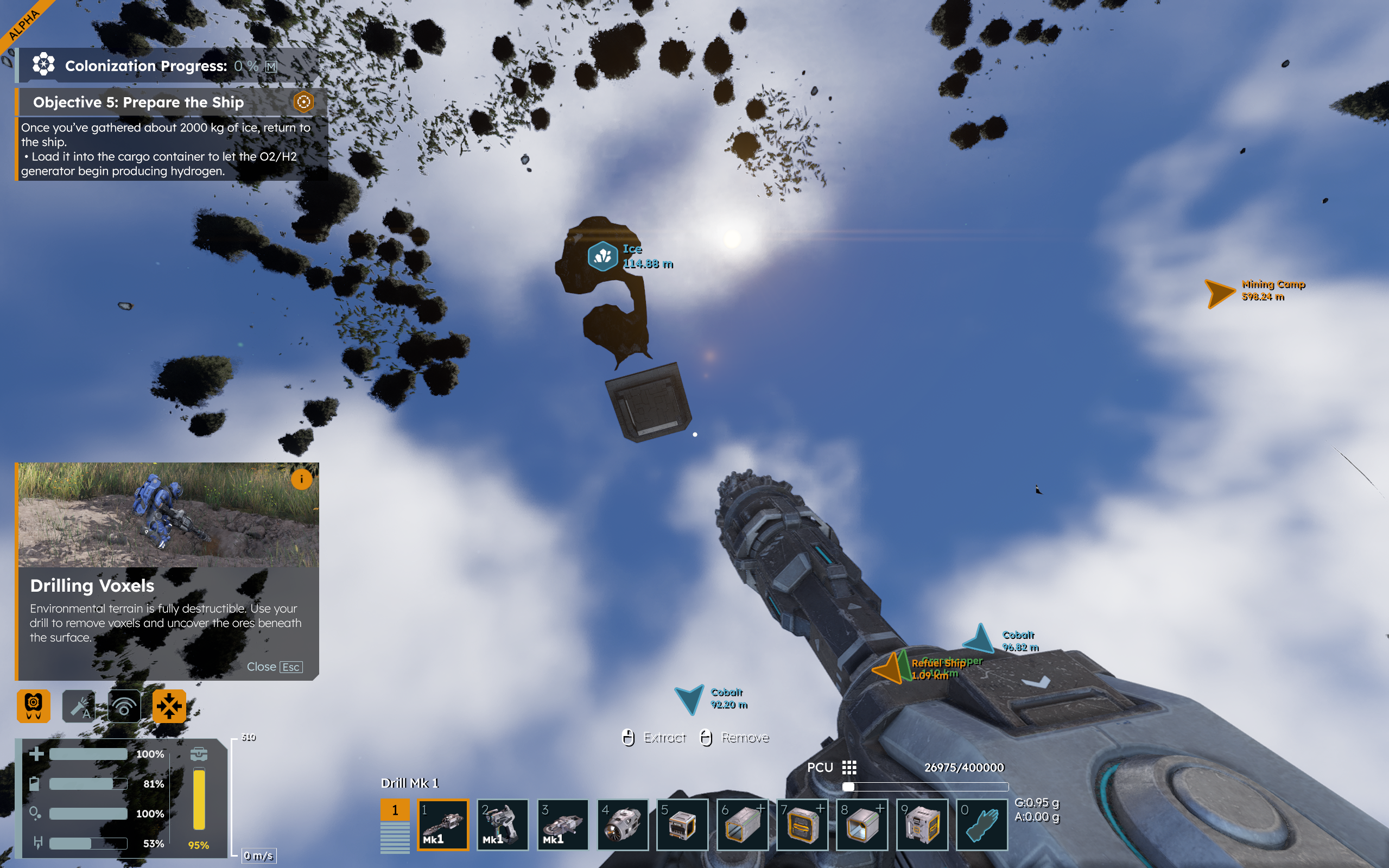Toggle the broadcast signal icon
1389x868 pixels.
124,706
